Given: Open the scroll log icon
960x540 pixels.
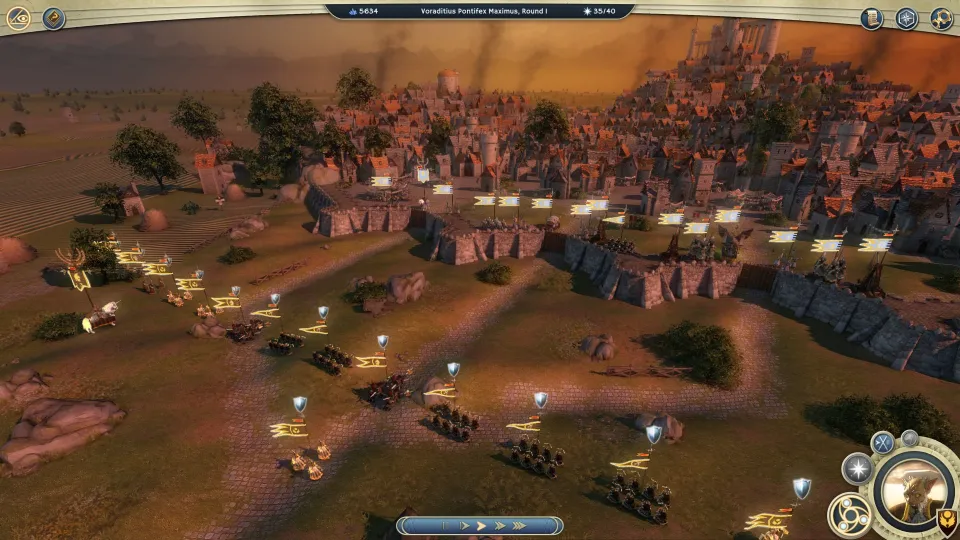Looking at the screenshot, I should [x=872, y=18].
